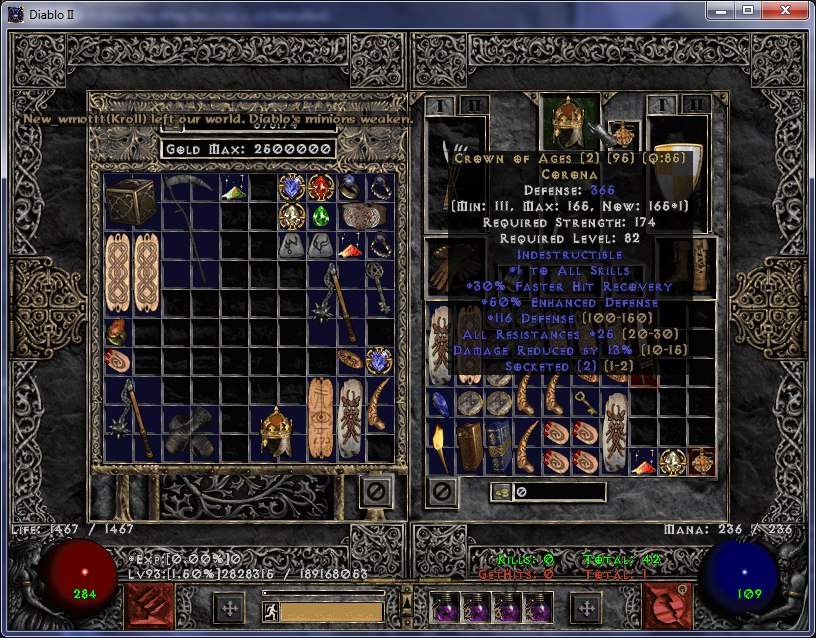The width and height of the screenshot is (816, 638).
Task: Switch to weapon set II on left
Action: 472,105
